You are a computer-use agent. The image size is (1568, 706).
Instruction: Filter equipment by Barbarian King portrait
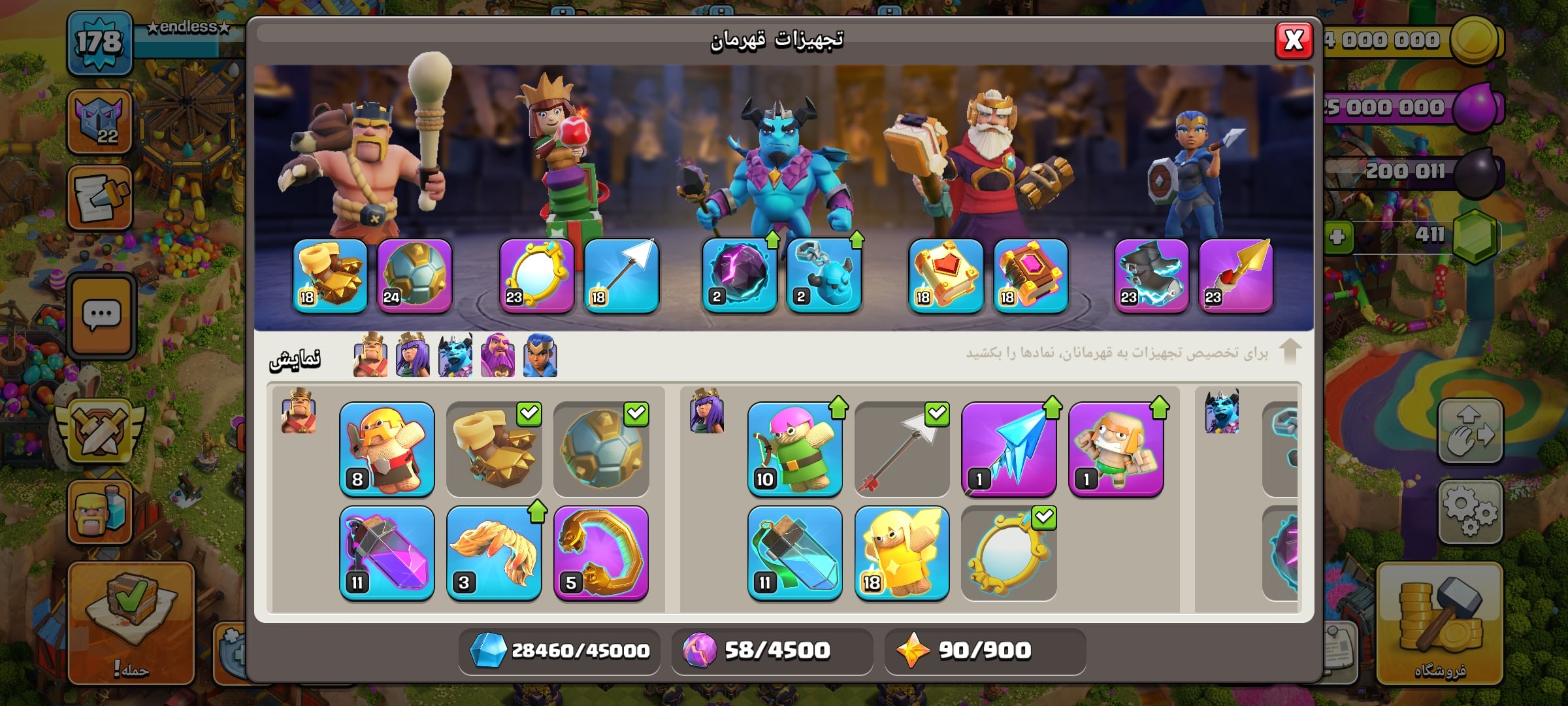tap(370, 356)
